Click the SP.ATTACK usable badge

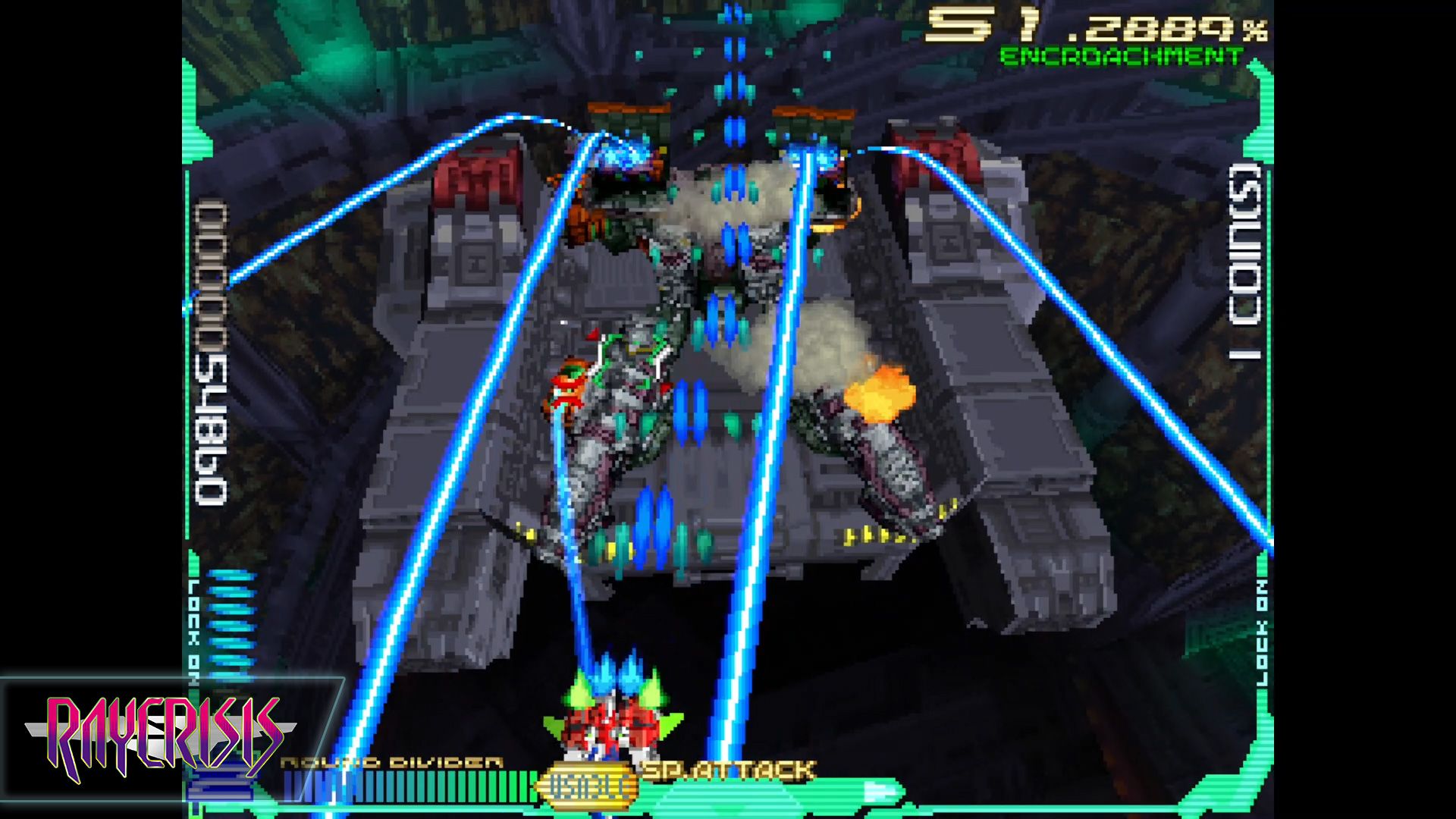[x=588, y=786]
